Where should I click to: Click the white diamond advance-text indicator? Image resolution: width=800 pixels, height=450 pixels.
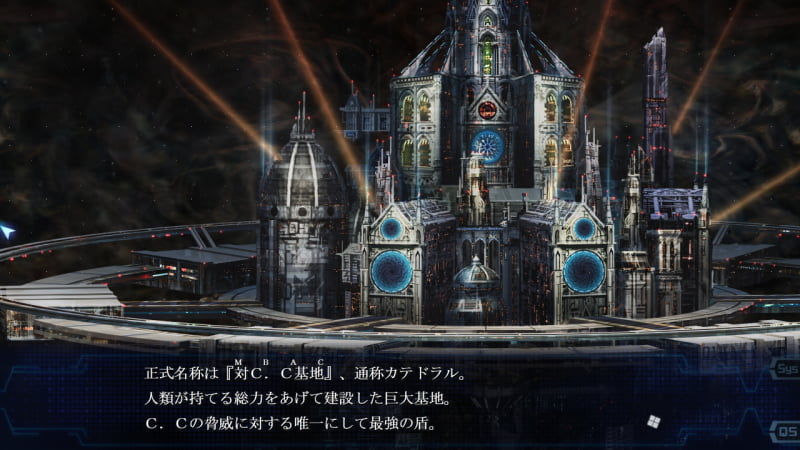655,422
